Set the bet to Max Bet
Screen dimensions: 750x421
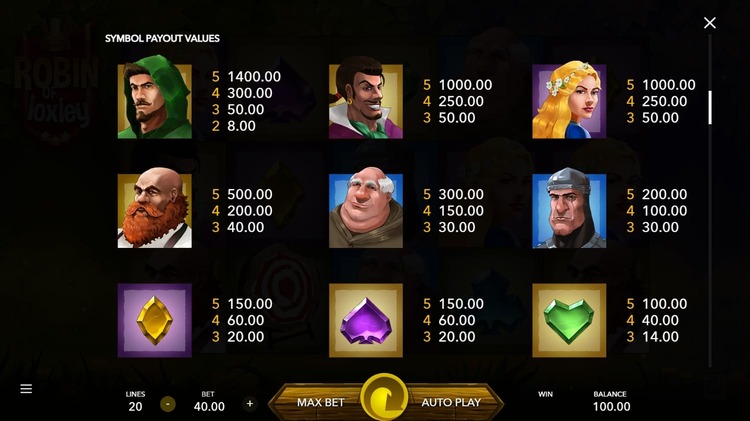coord(320,402)
